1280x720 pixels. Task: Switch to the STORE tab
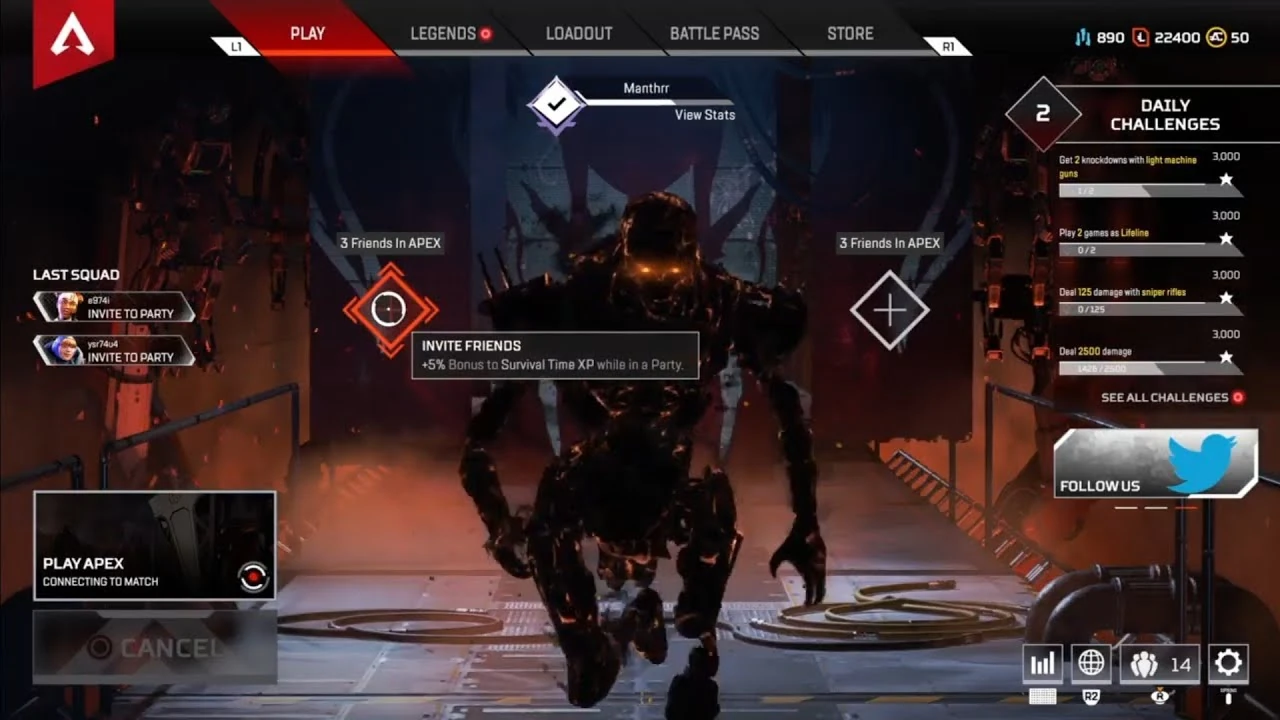[849, 32]
